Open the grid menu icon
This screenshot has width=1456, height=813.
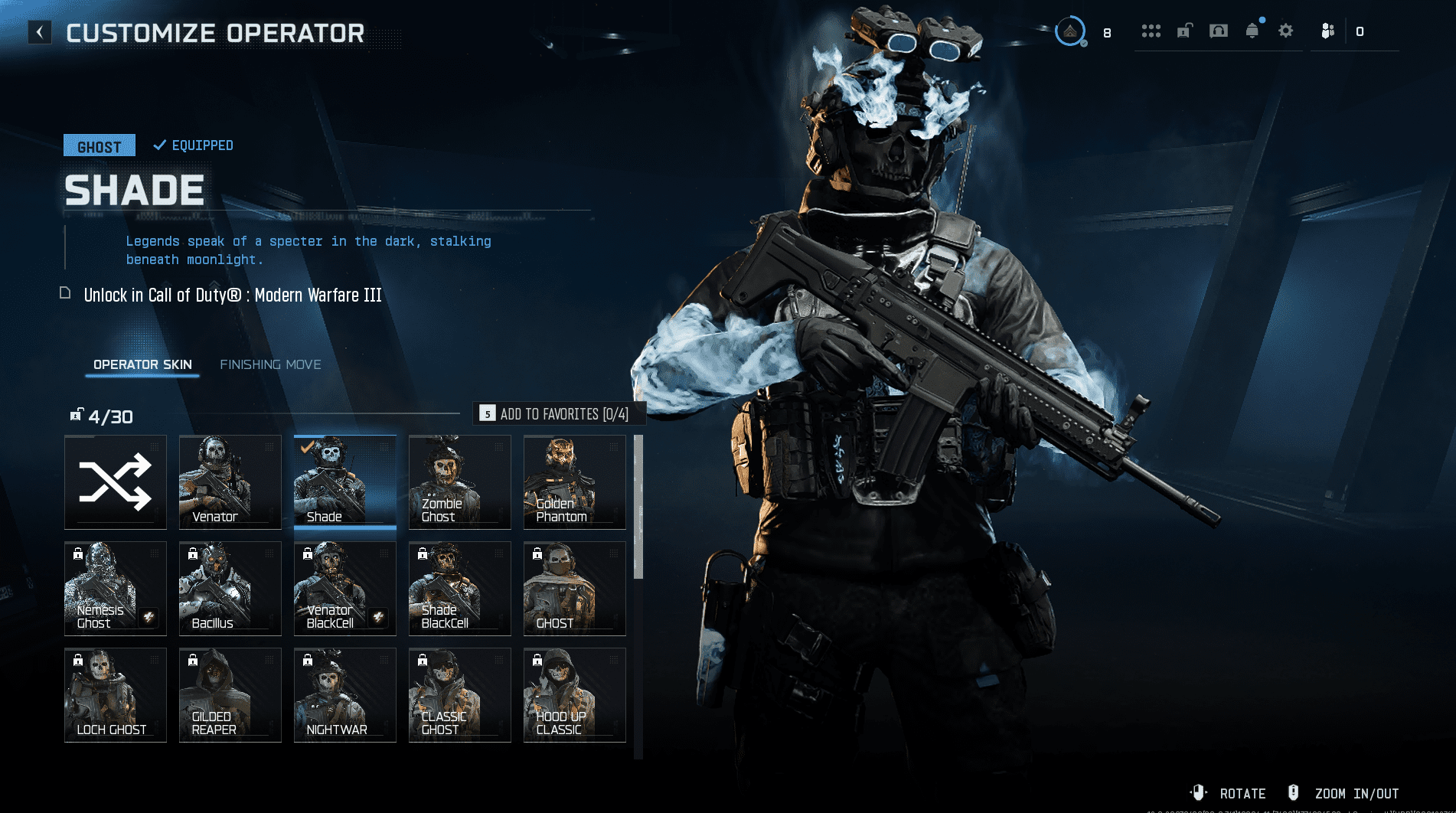[x=1151, y=31]
